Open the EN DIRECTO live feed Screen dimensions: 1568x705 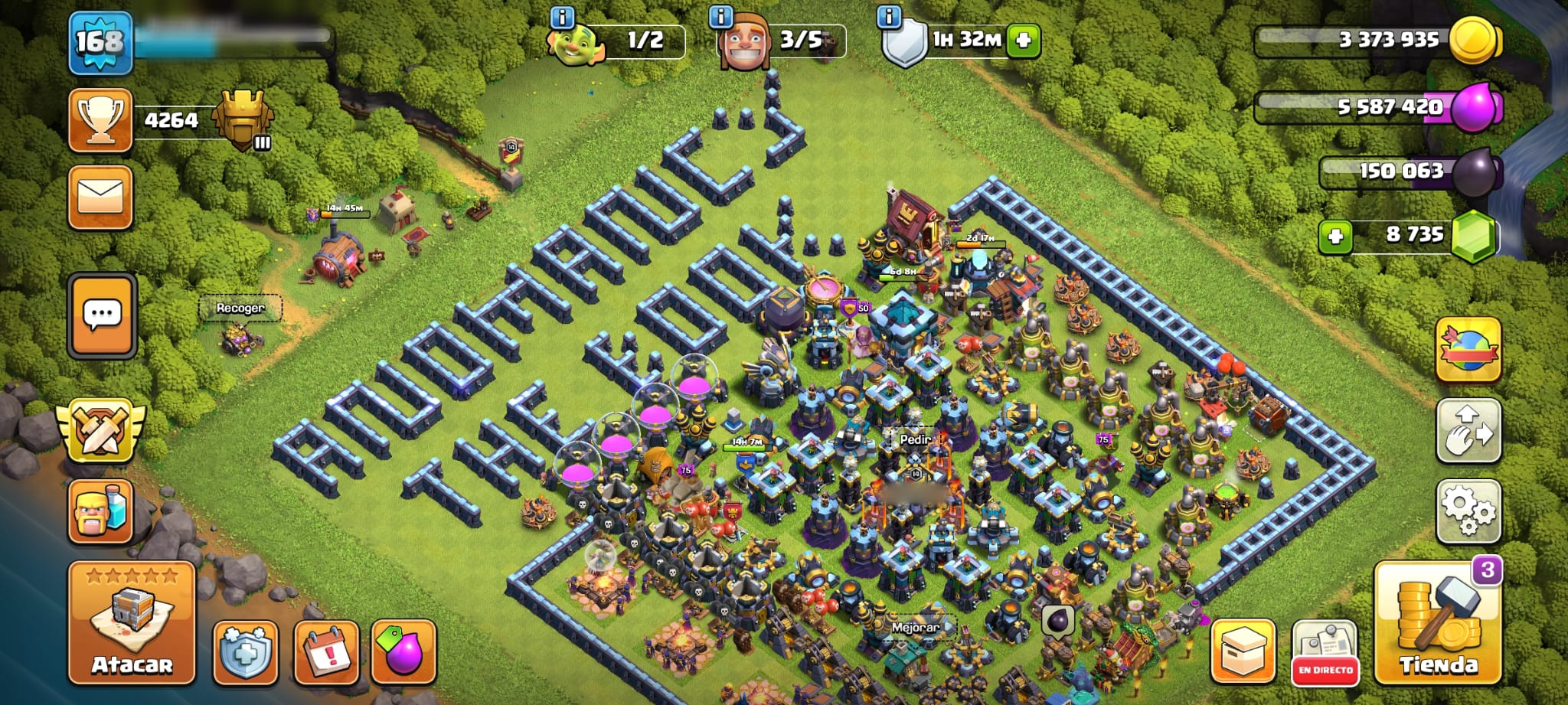(x=1325, y=652)
